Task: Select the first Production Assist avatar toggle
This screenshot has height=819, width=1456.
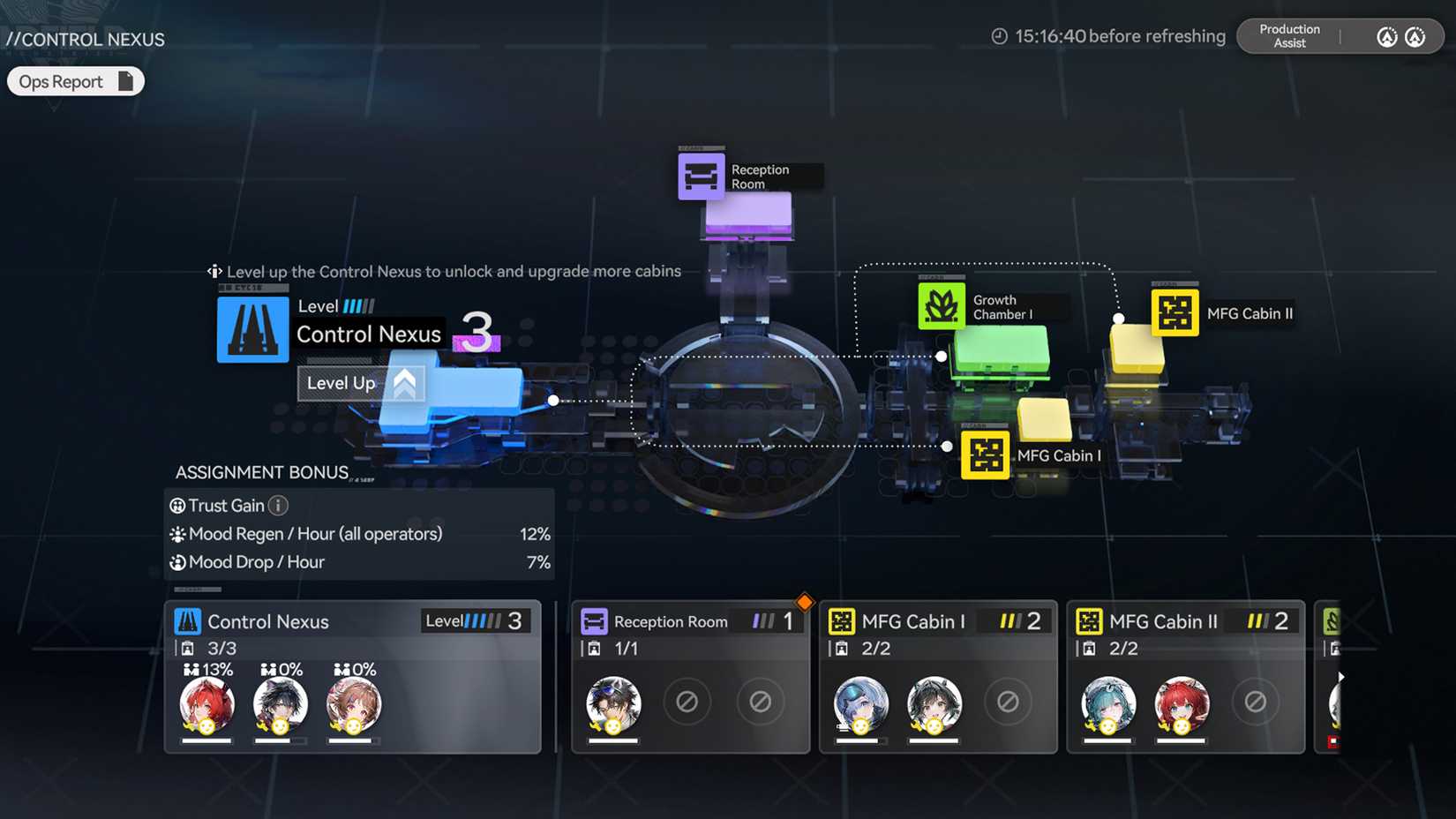Action: [1385, 37]
